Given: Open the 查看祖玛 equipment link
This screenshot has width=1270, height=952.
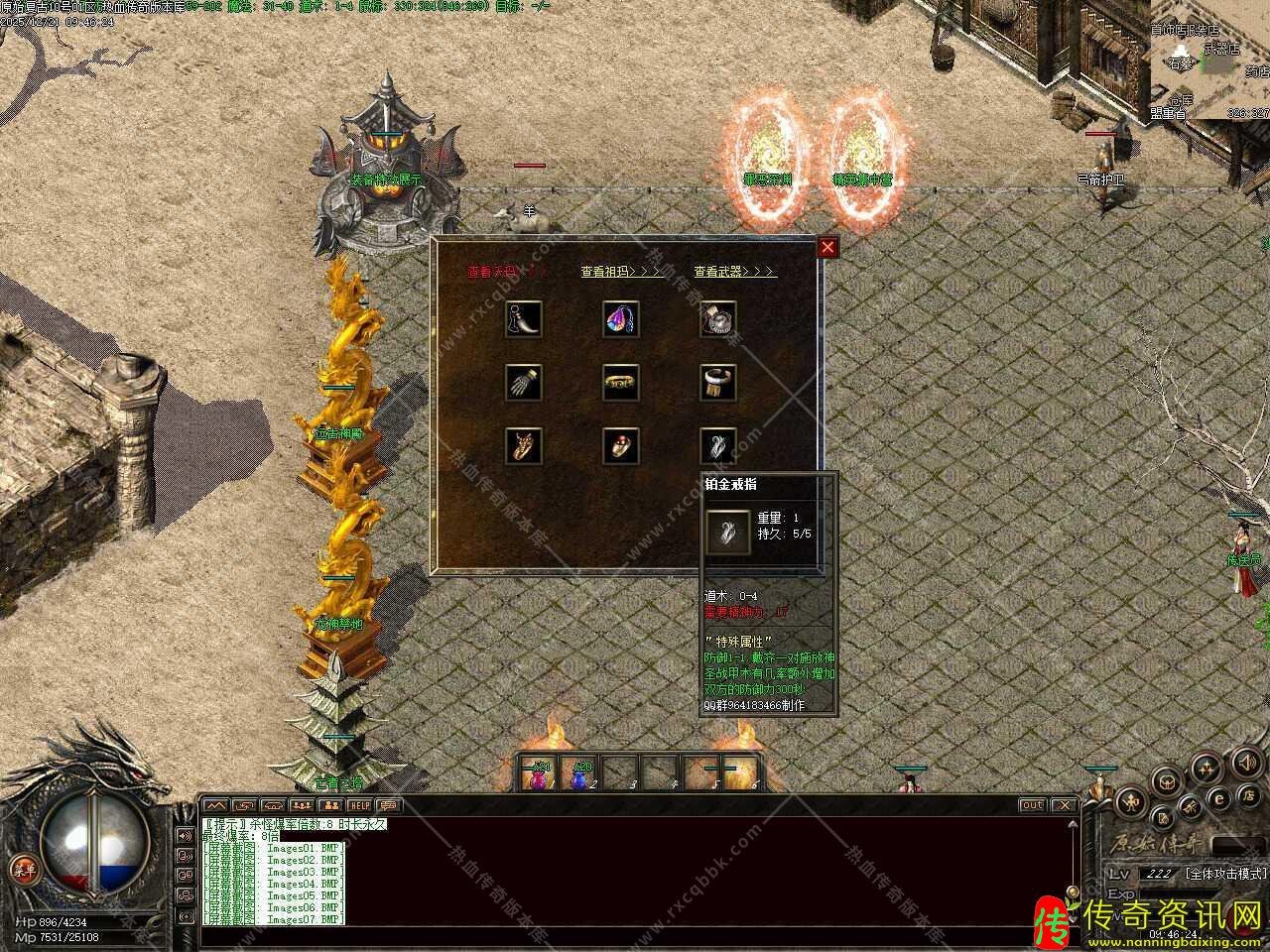Looking at the screenshot, I should click(x=622, y=272).
